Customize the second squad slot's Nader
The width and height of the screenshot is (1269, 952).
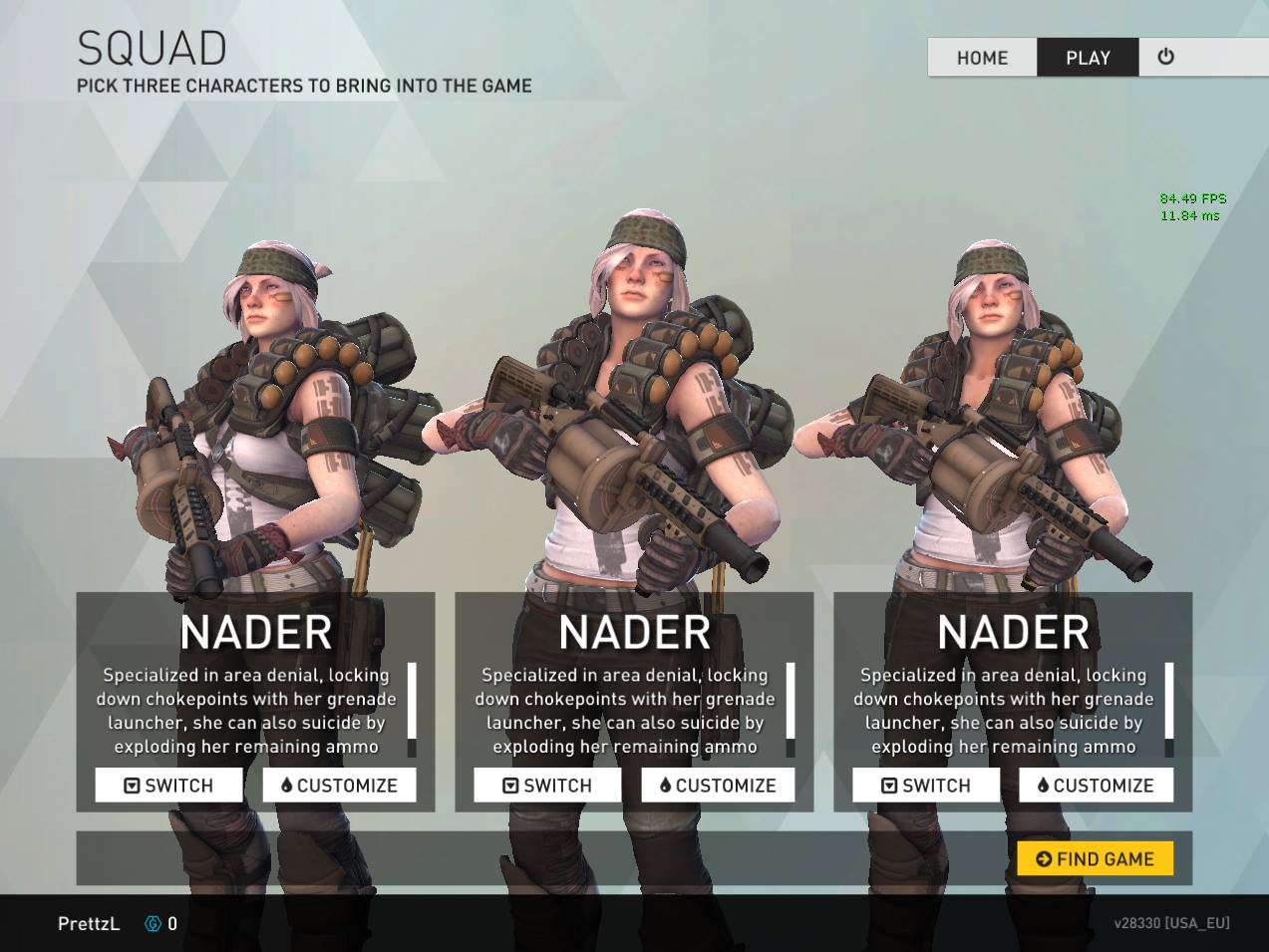tap(718, 786)
